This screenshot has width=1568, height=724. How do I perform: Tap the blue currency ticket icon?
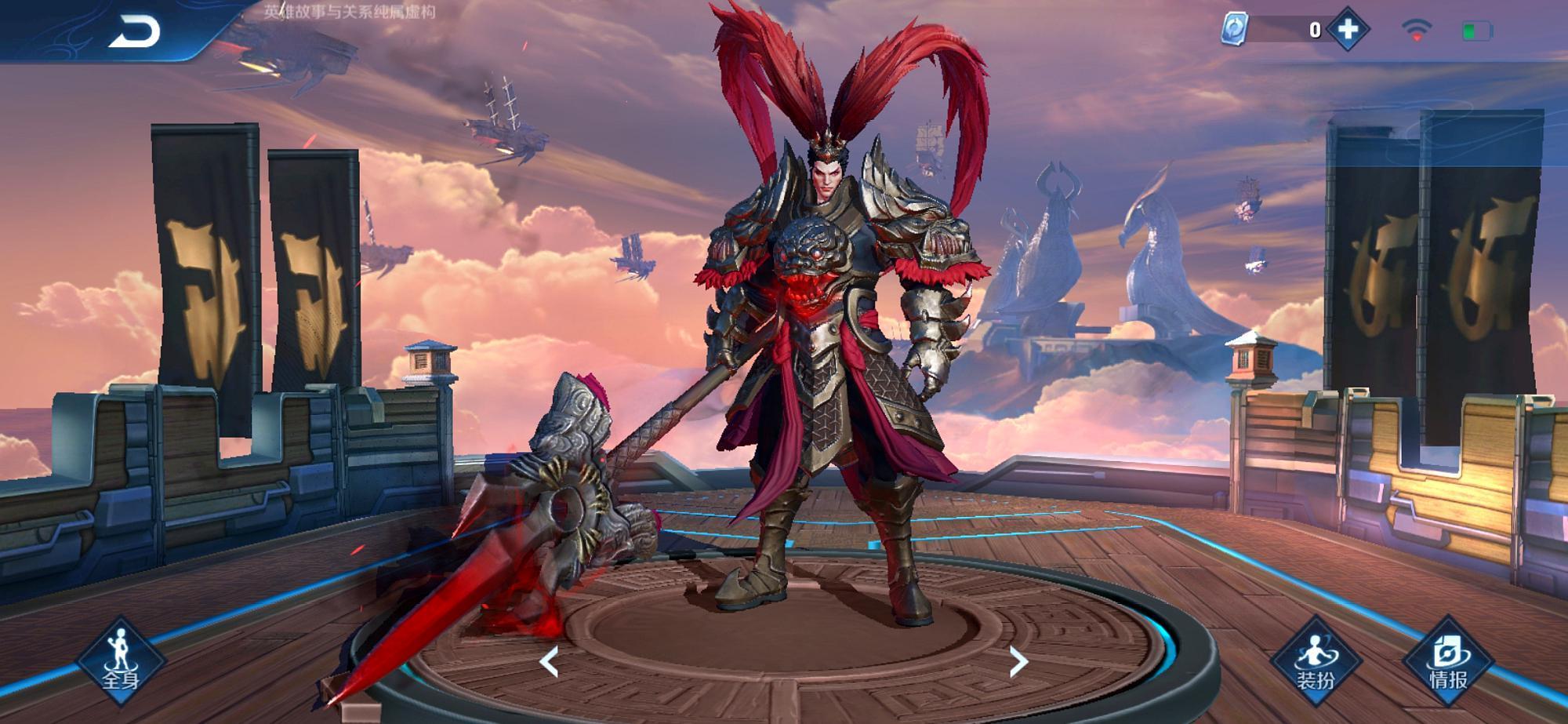click(1234, 29)
